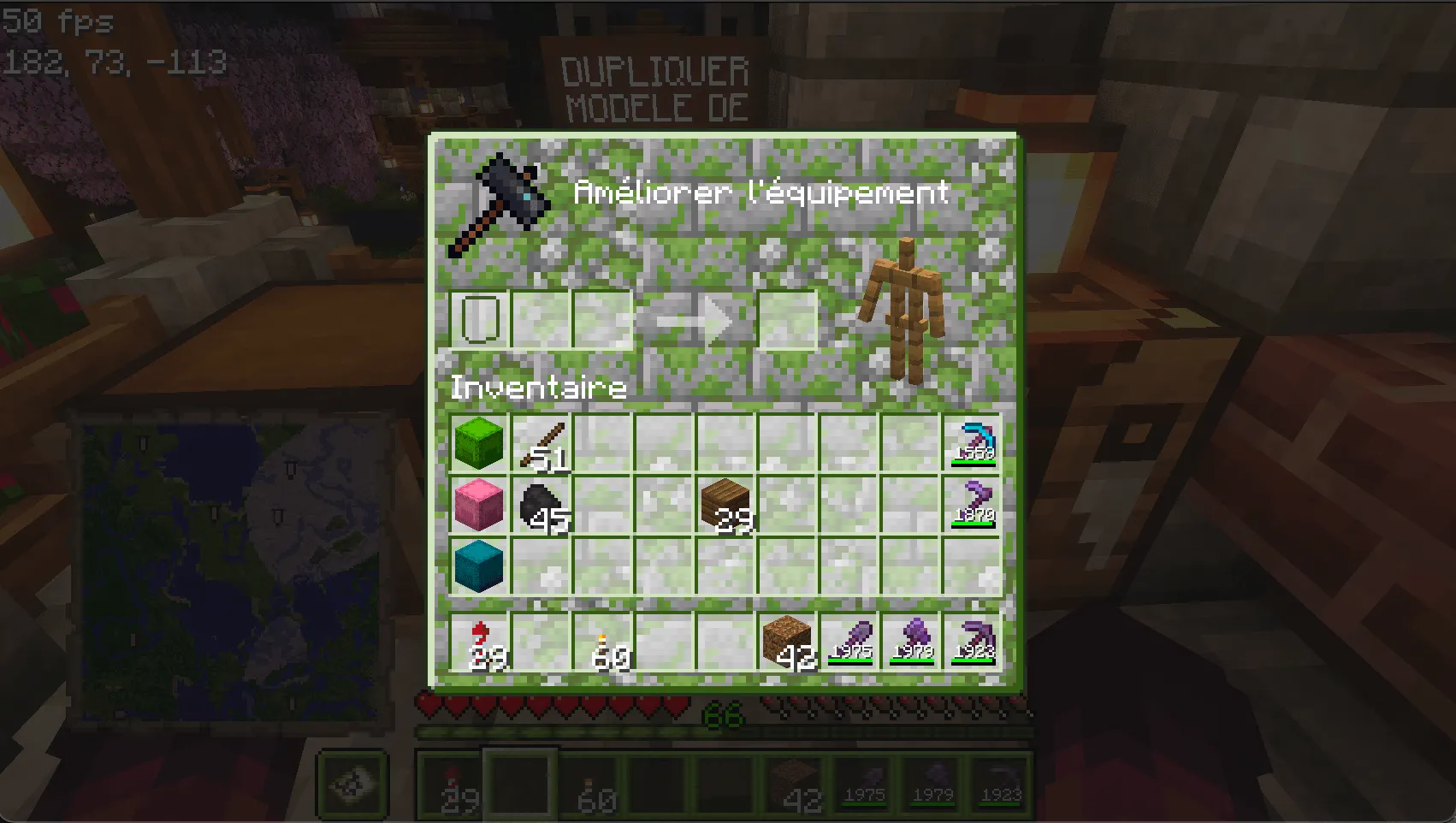Image resolution: width=1456 pixels, height=823 pixels.
Task: Click the template slot with the shield outline
Action: [x=478, y=318]
